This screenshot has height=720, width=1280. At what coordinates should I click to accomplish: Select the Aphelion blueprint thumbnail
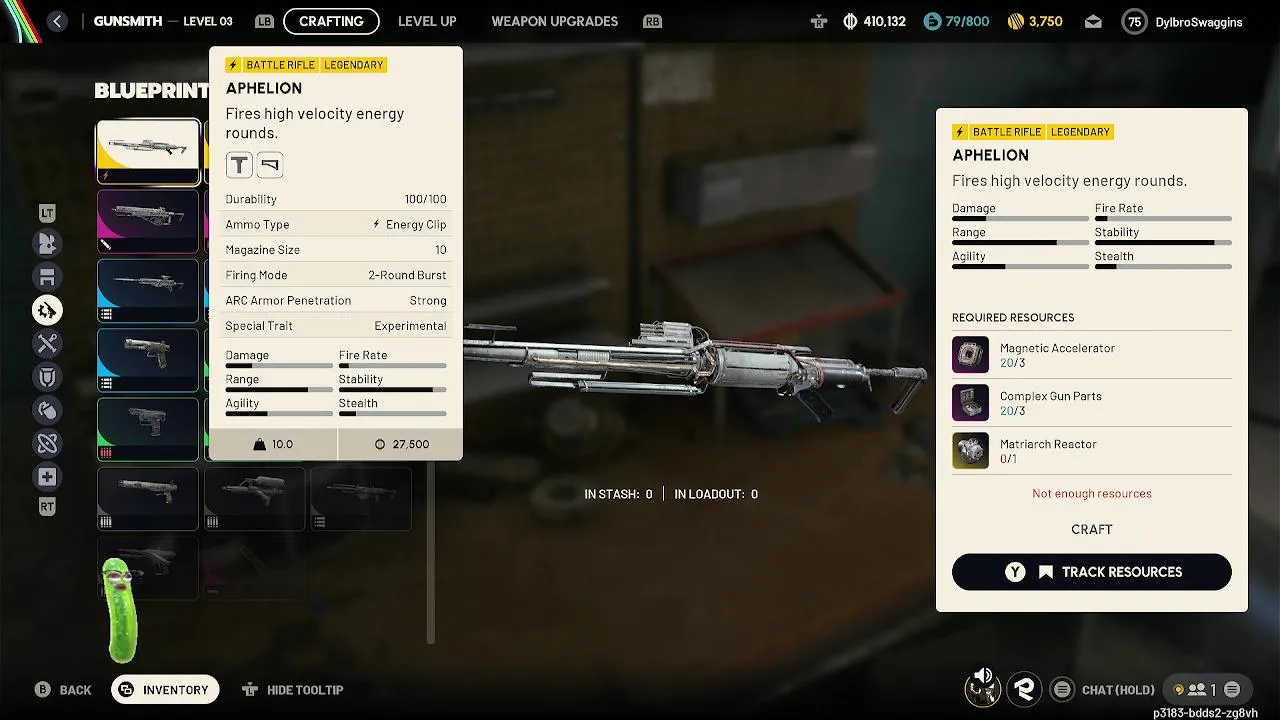coord(148,152)
